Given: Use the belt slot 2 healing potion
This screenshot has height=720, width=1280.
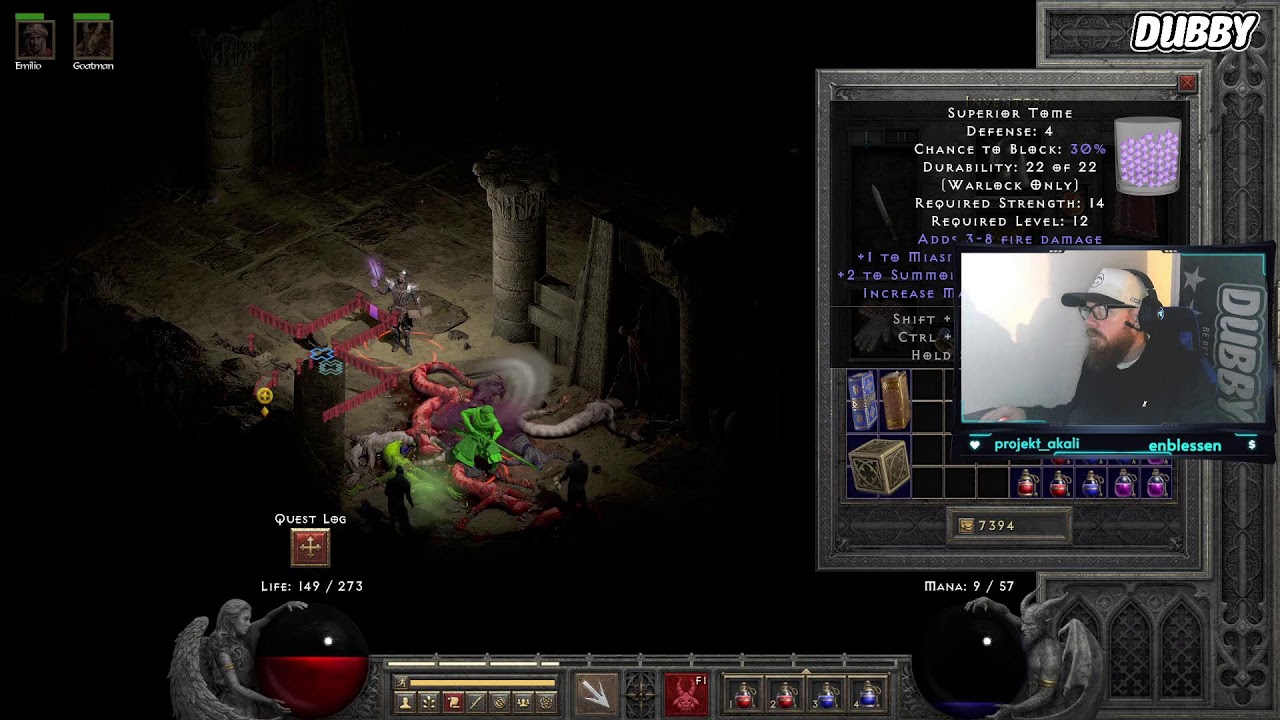Looking at the screenshot, I should tap(785, 695).
